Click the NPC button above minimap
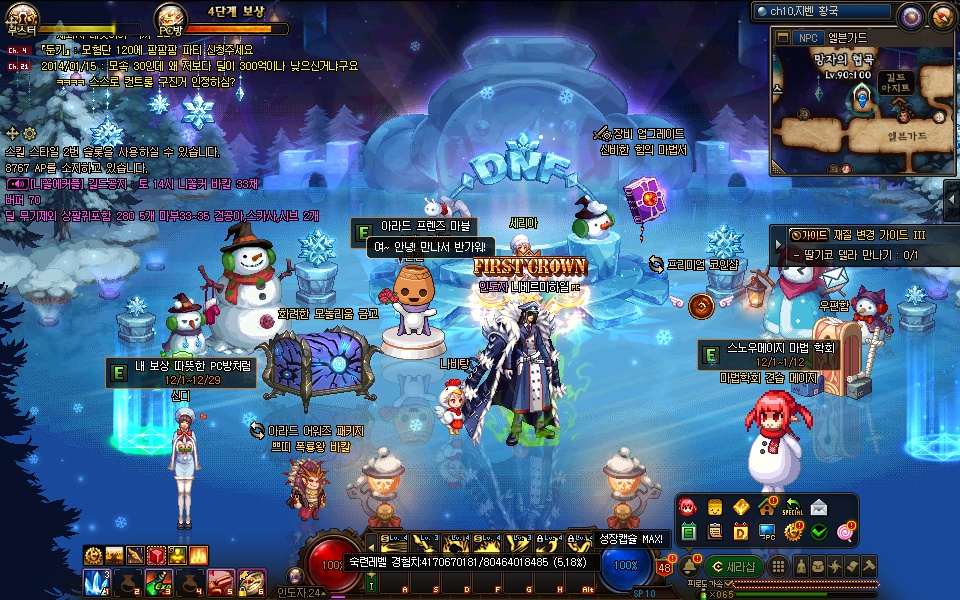The height and width of the screenshot is (600, 960). 807,38
